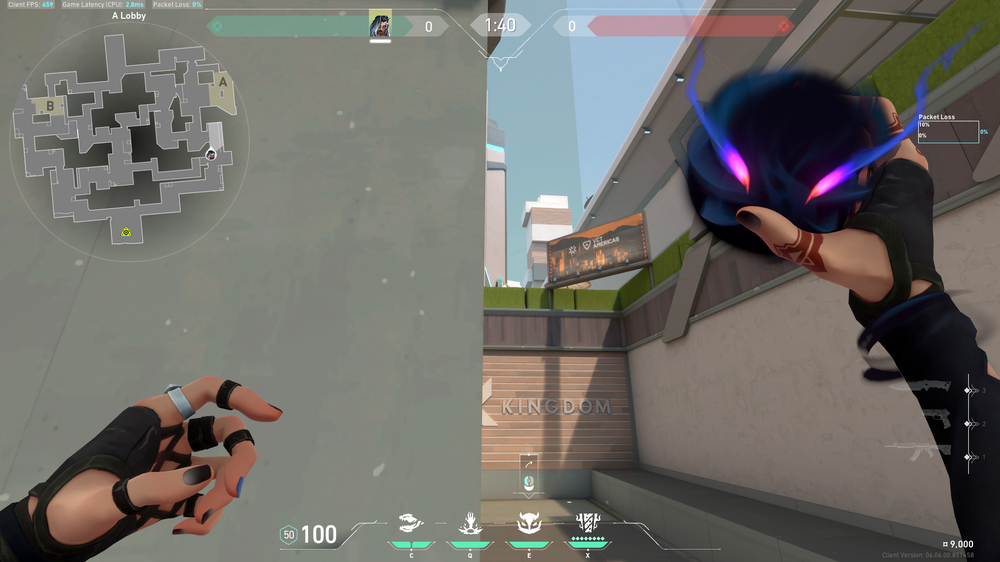Select the Reyna portrait in the top bar
The width and height of the screenshot is (1000, 562).
pyautogui.click(x=380, y=25)
